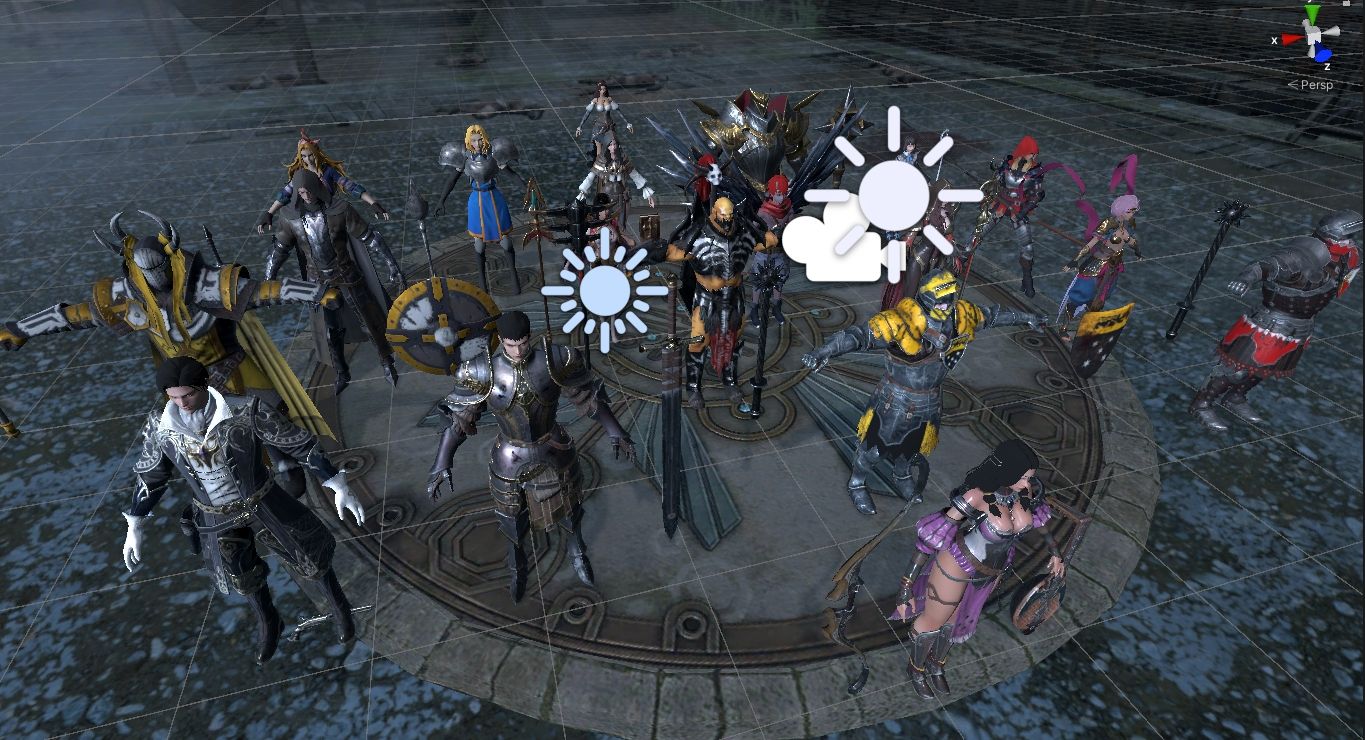The width and height of the screenshot is (1365, 740).
Task: Click the green Y-axis cone on the orientation gizmo
Action: coord(1312,14)
